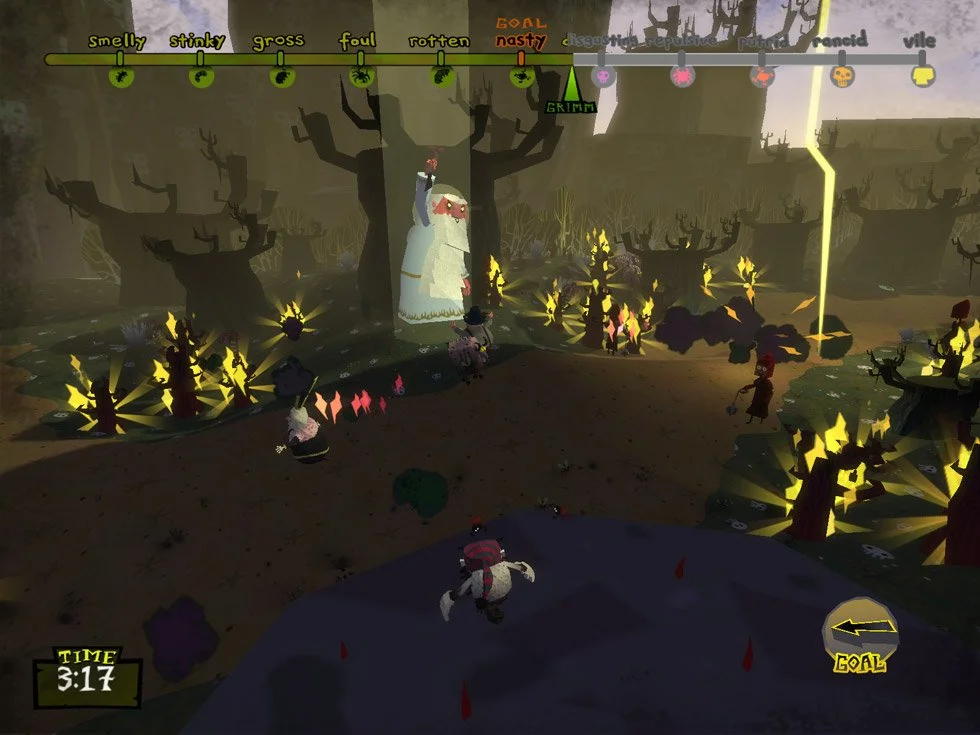This screenshot has width=980, height=735.
Task: Click the purple skull marker under disgusting
Action: pos(603,76)
